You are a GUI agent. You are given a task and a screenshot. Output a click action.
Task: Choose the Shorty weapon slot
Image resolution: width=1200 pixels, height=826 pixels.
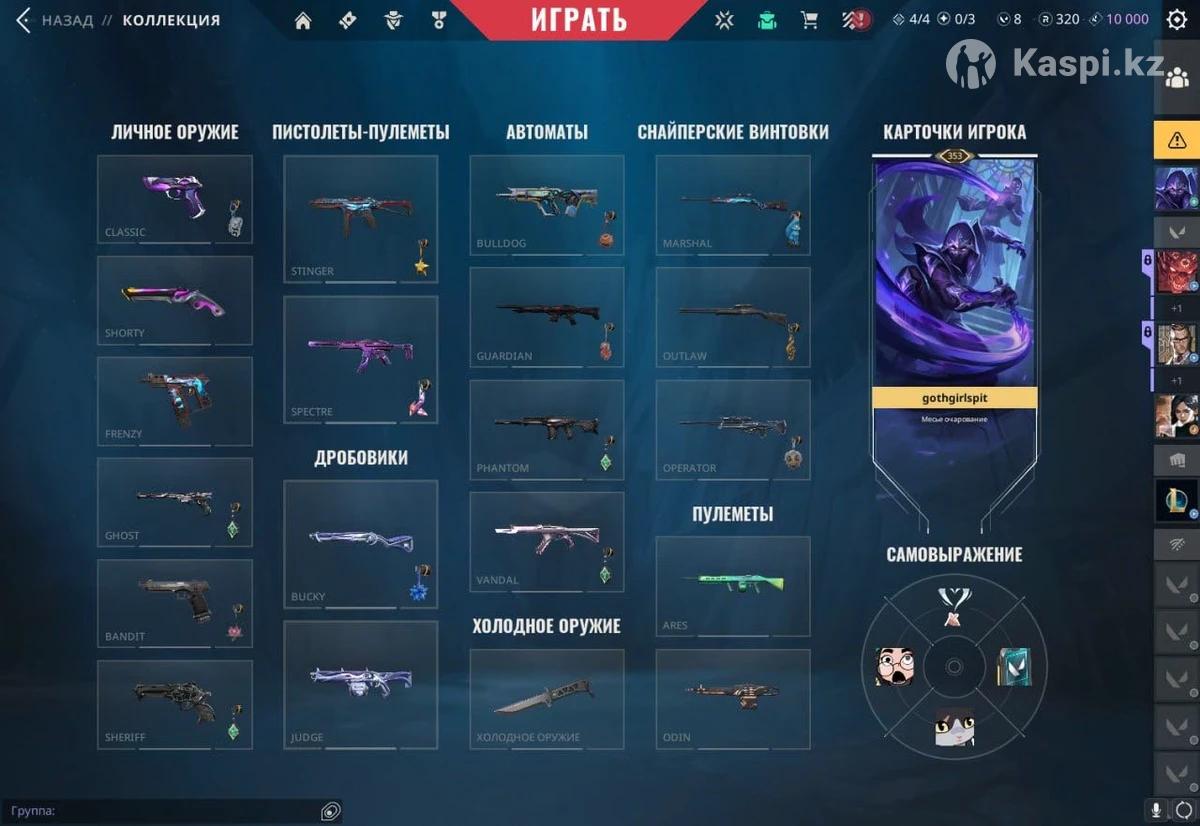(x=175, y=300)
